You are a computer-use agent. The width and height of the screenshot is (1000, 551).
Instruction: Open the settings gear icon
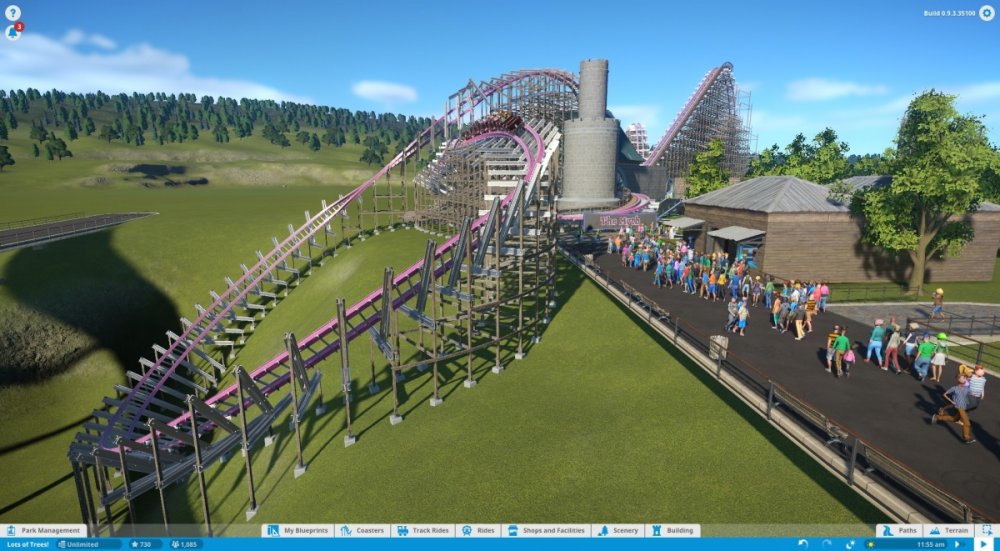point(987,13)
